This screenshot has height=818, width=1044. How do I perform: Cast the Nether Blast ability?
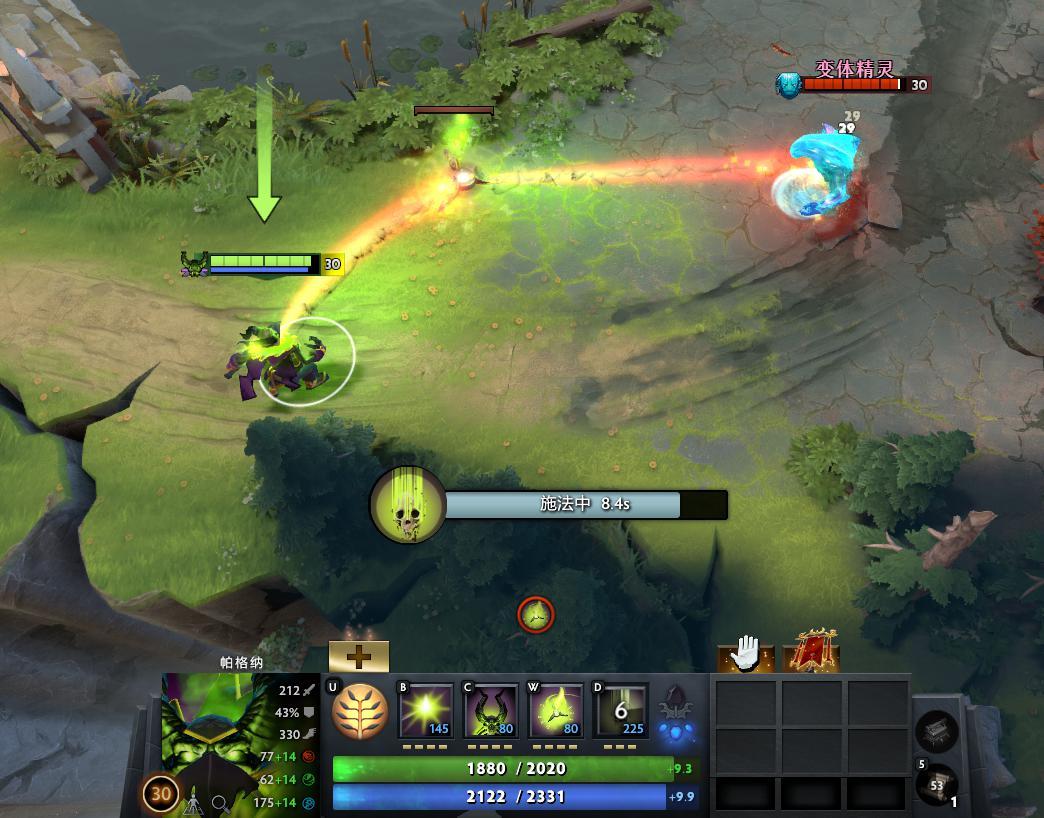[x=425, y=712]
